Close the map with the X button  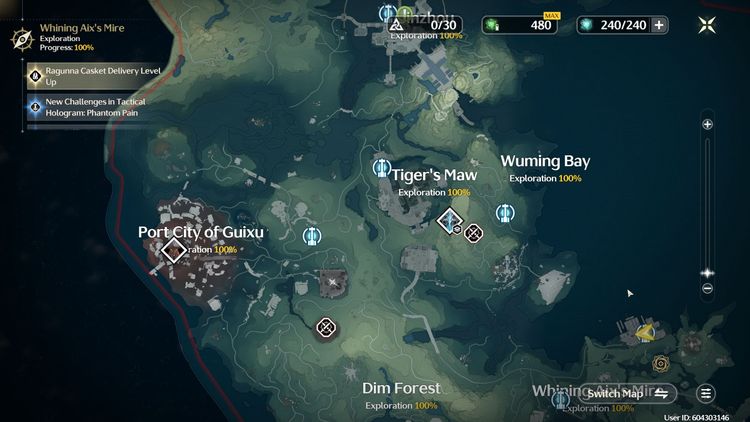707,25
